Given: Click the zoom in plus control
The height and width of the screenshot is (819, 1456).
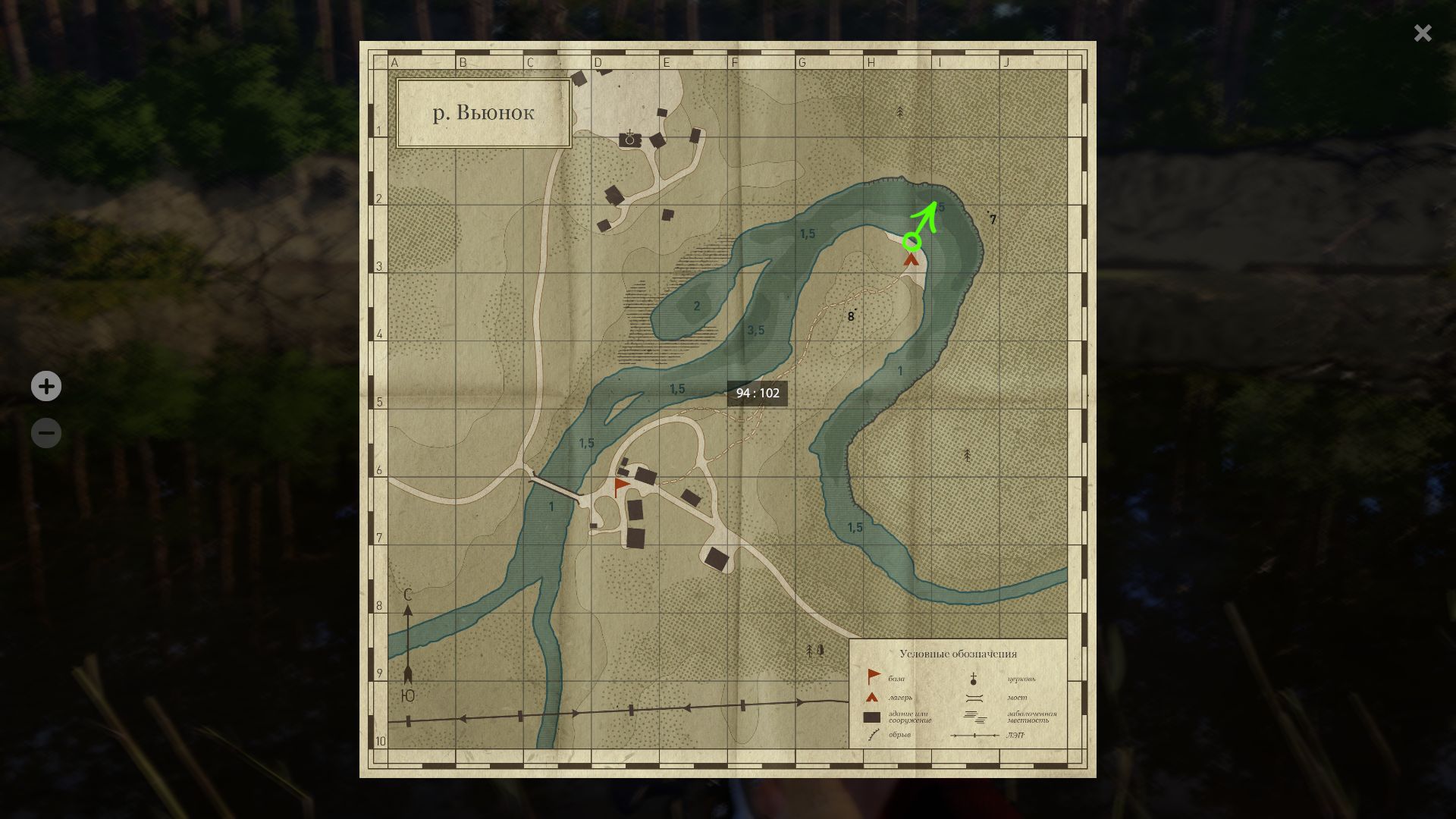Looking at the screenshot, I should pyautogui.click(x=46, y=387).
